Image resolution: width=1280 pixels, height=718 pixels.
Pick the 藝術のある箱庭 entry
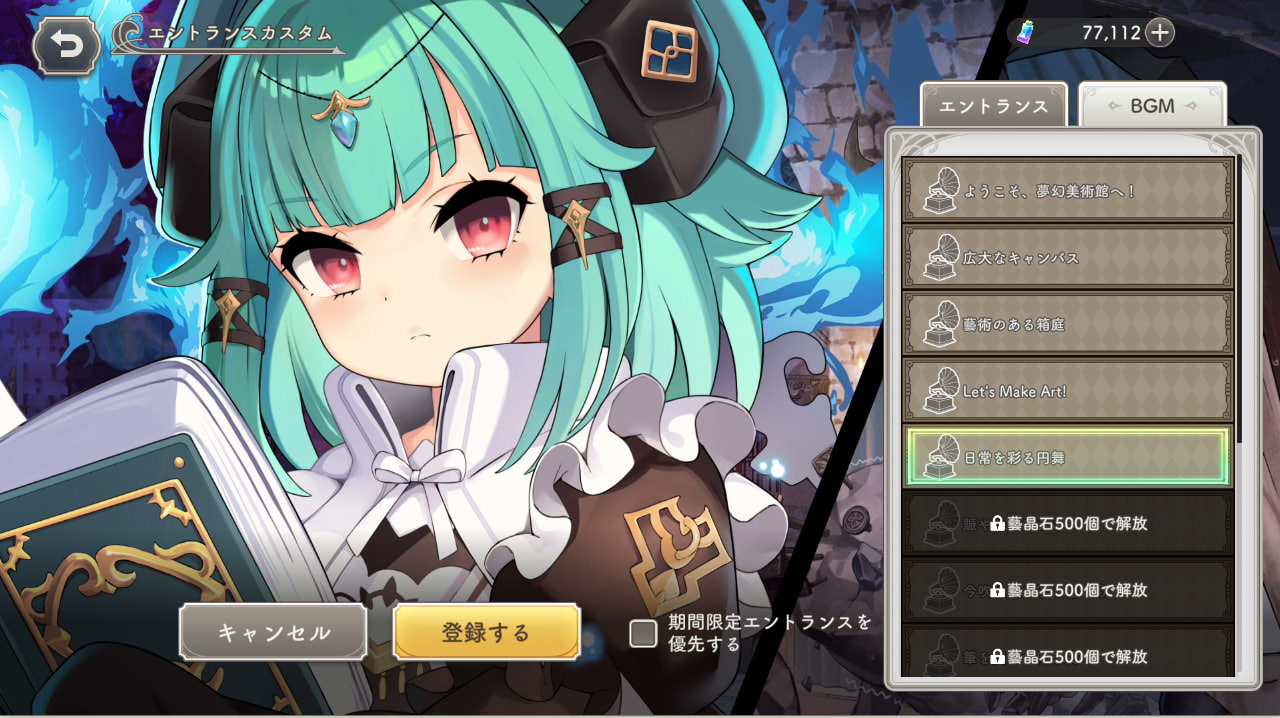(x=1067, y=324)
